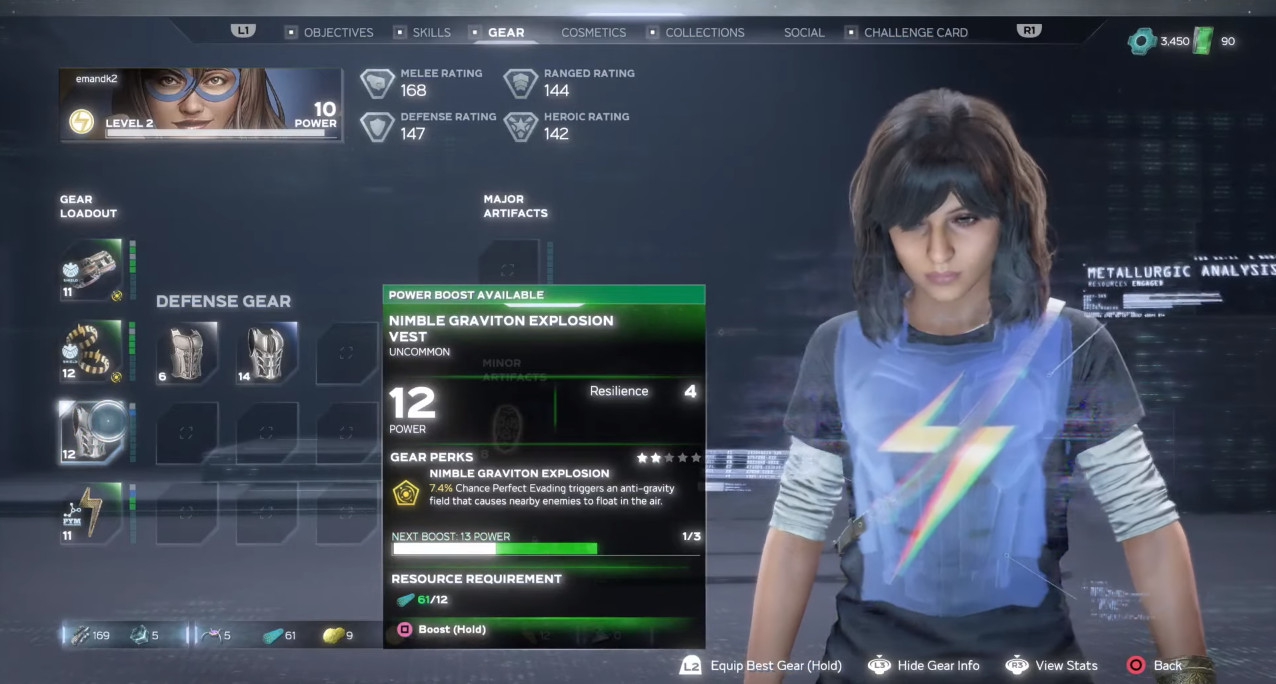Viewport: 1276px width, 684px height.
Task: Pick the power 6 defense vest
Action: (x=187, y=353)
